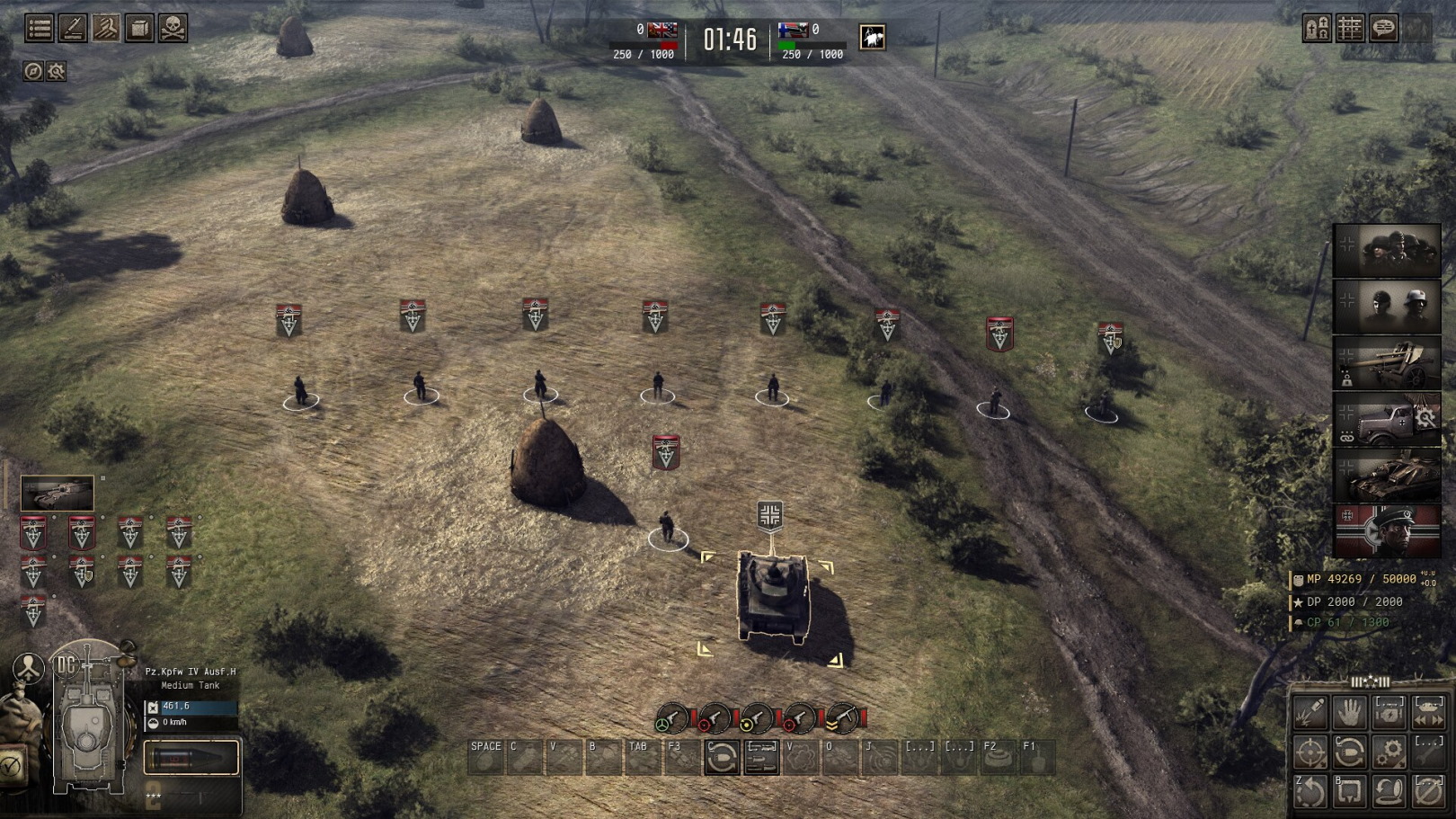Open the chat speech bubble button
The image size is (1456, 819).
click(1384, 29)
